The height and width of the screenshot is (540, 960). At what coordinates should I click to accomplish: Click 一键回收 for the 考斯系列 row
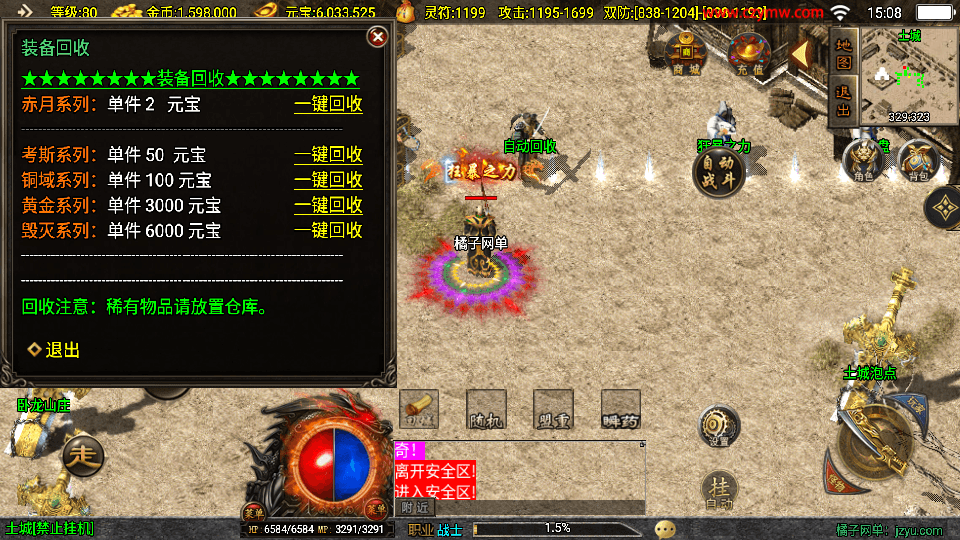(x=328, y=155)
